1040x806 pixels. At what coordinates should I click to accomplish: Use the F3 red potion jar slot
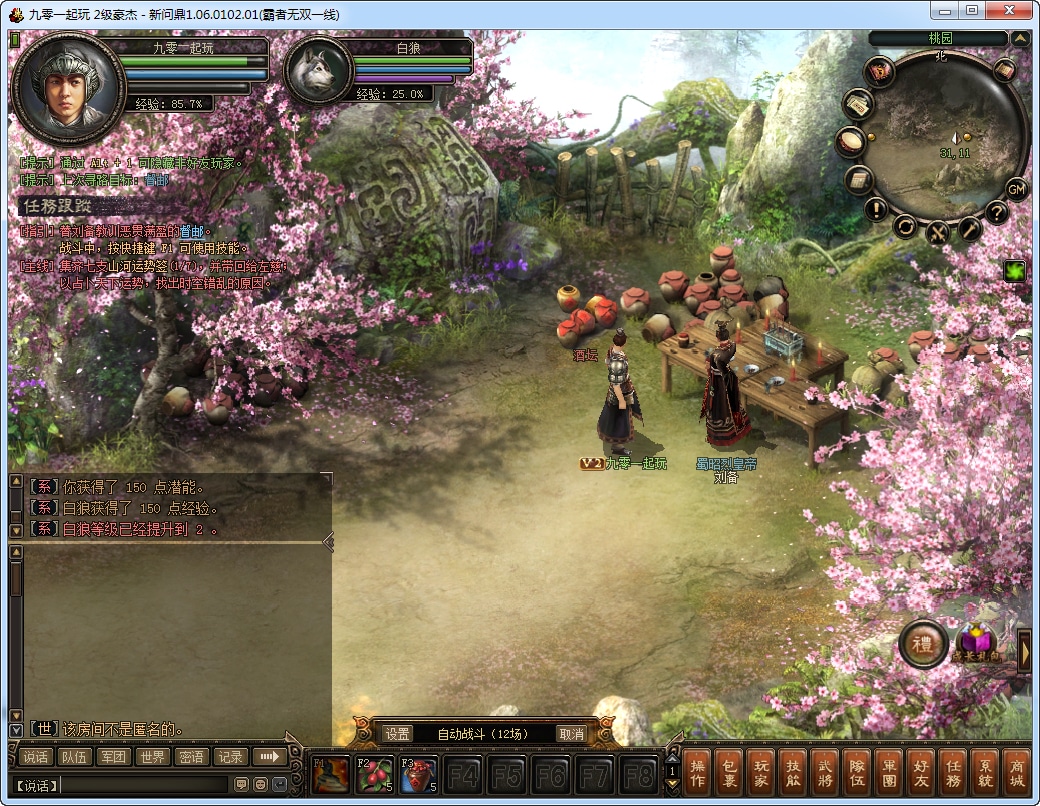[417, 775]
